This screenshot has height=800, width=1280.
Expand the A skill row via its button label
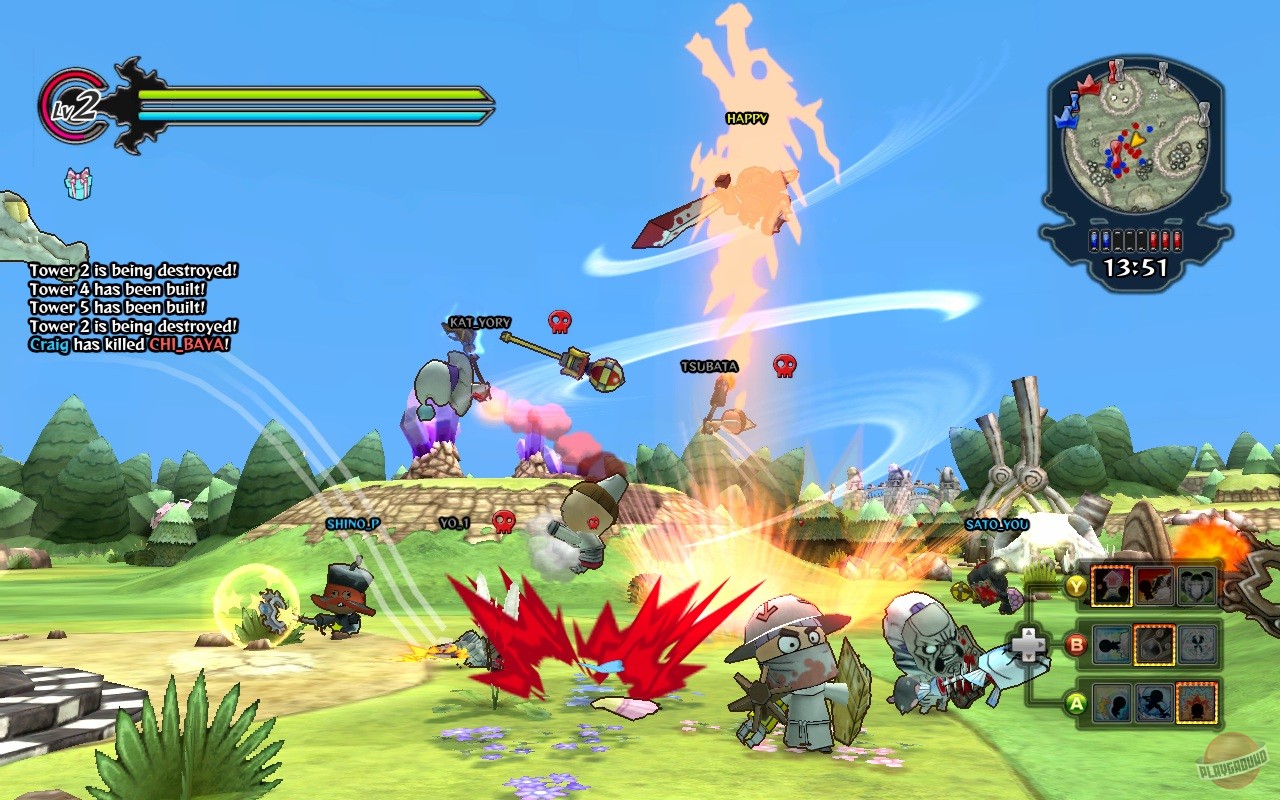(1074, 703)
